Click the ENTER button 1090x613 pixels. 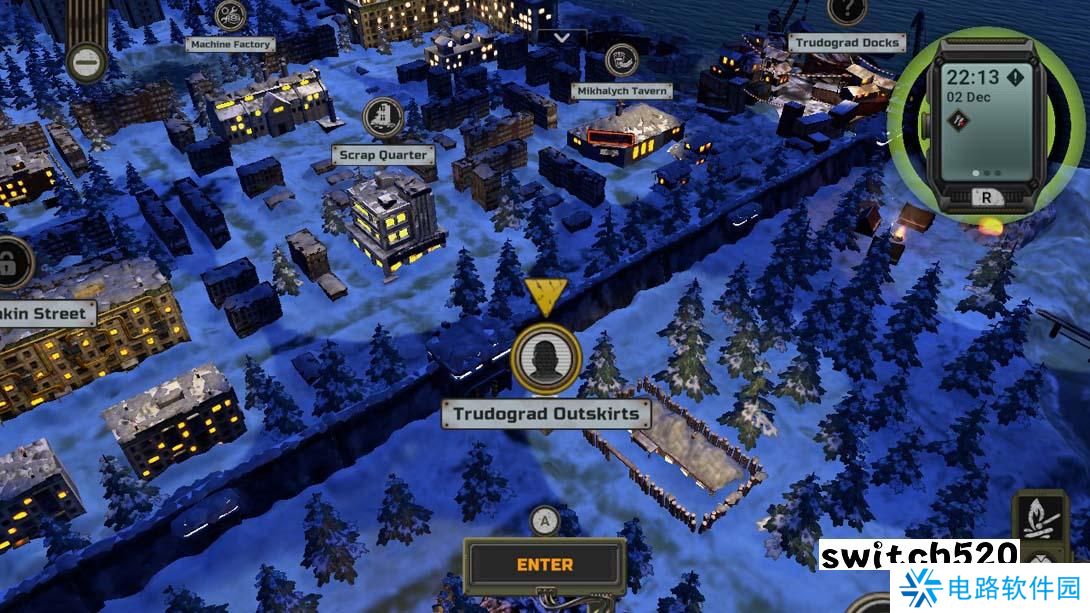(x=545, y=565)
